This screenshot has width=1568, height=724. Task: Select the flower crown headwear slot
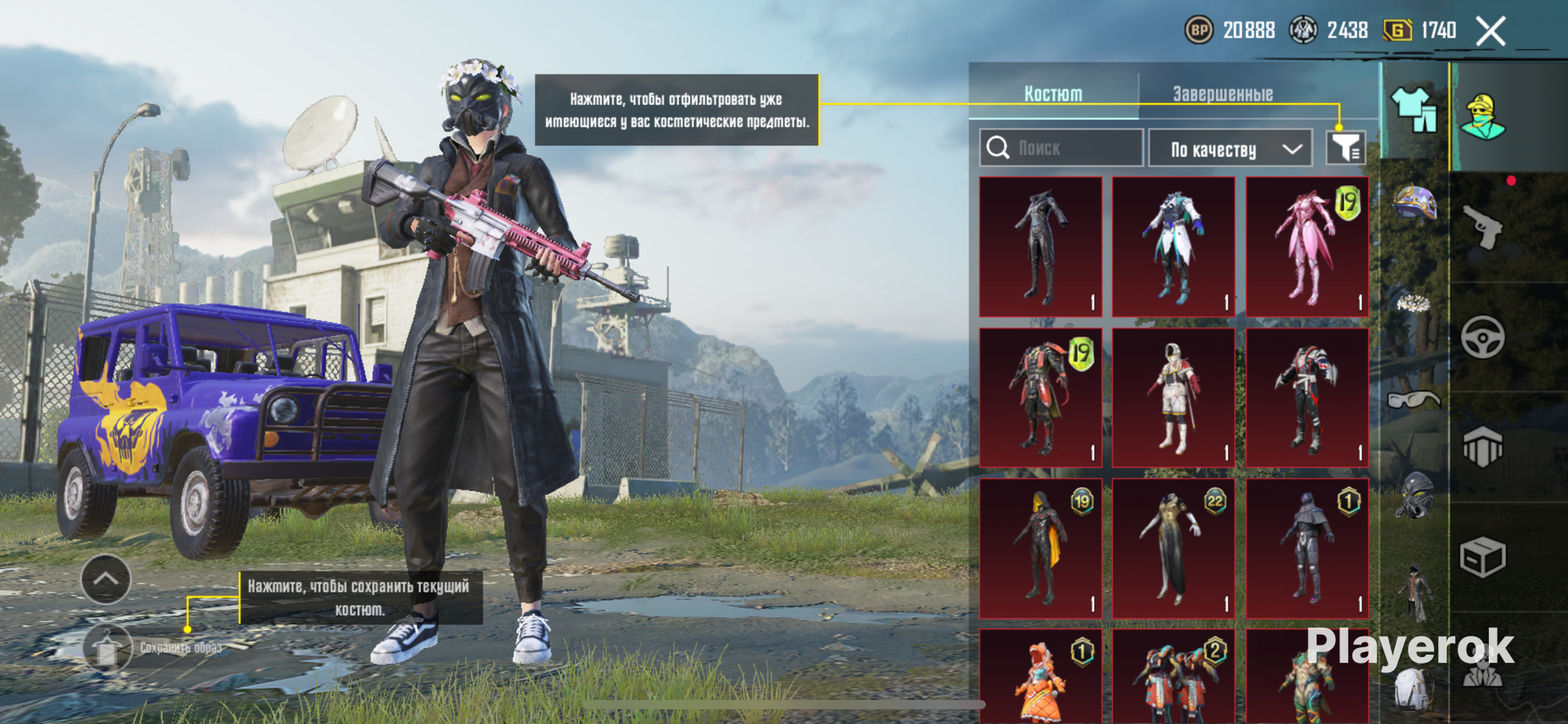tap(1414, 304)
